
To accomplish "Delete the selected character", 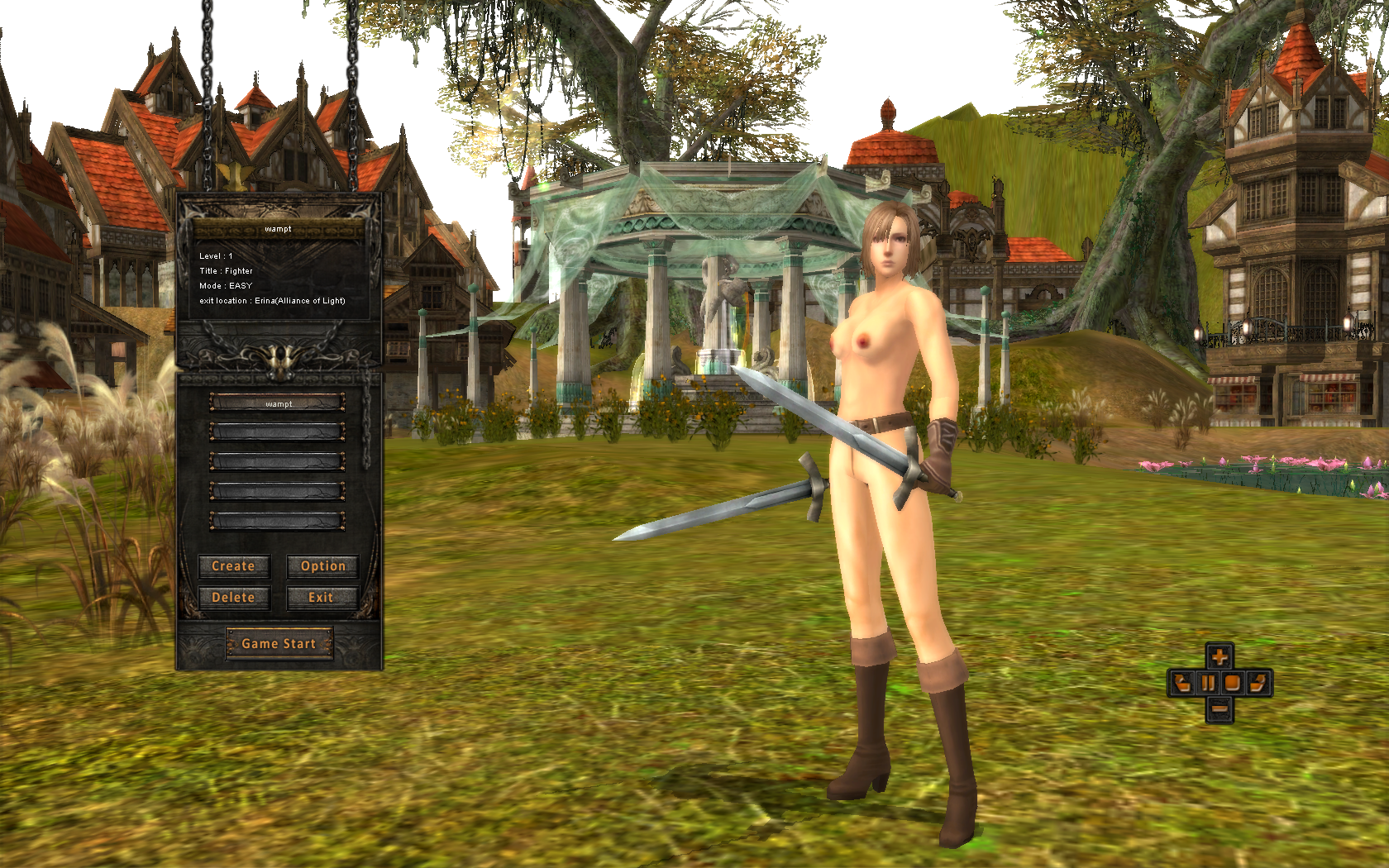I will (234, 598).
